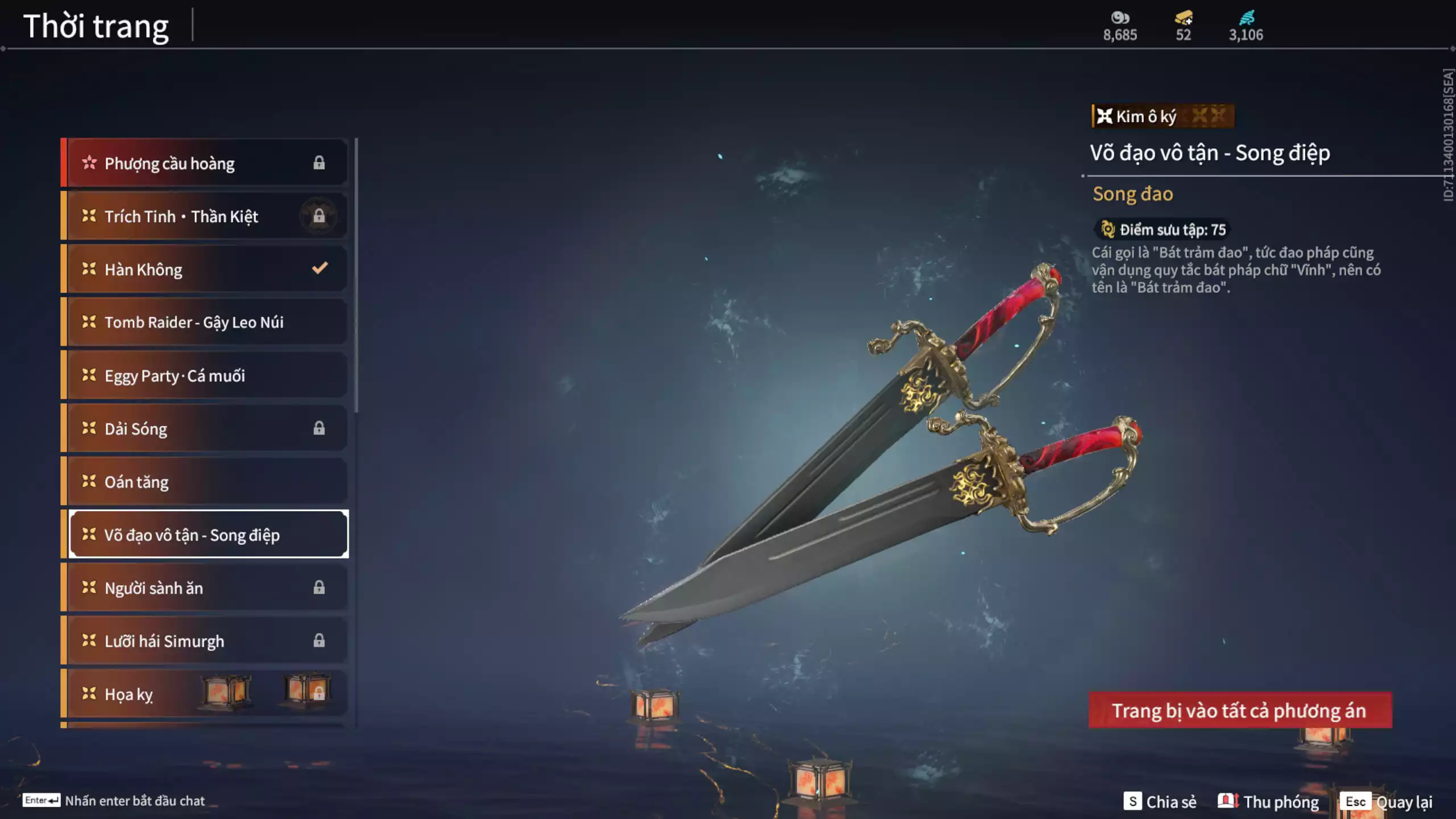Pick the Họa kỵ skin

tap(205, 694)
